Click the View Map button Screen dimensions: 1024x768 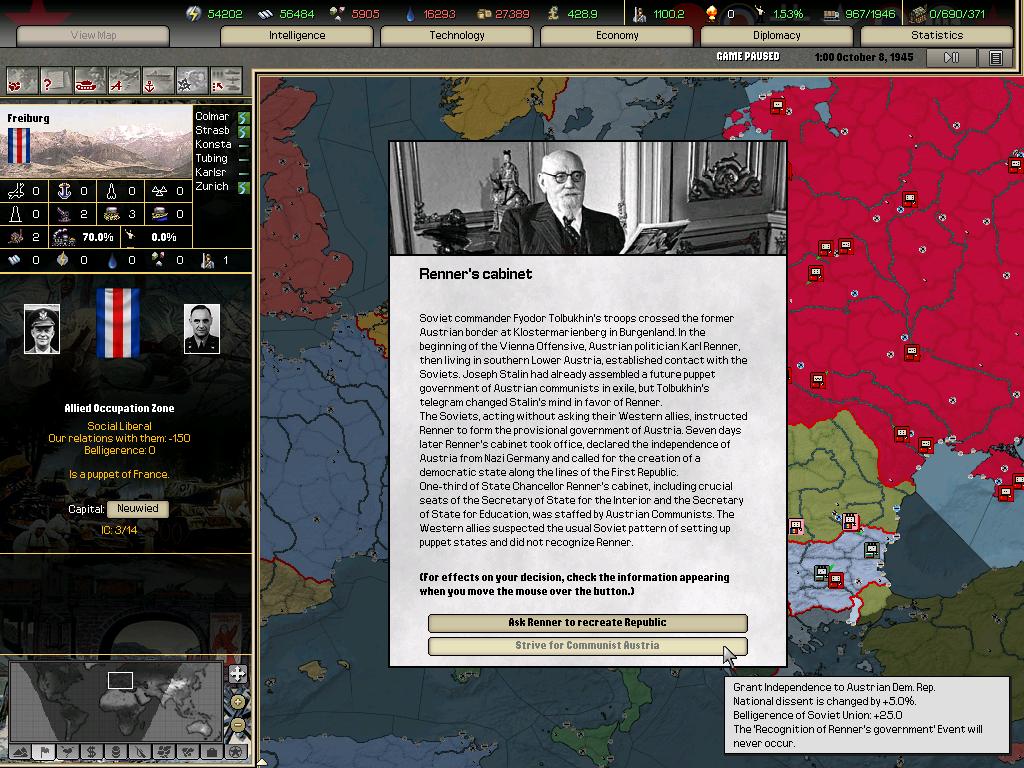pos(93,36)
